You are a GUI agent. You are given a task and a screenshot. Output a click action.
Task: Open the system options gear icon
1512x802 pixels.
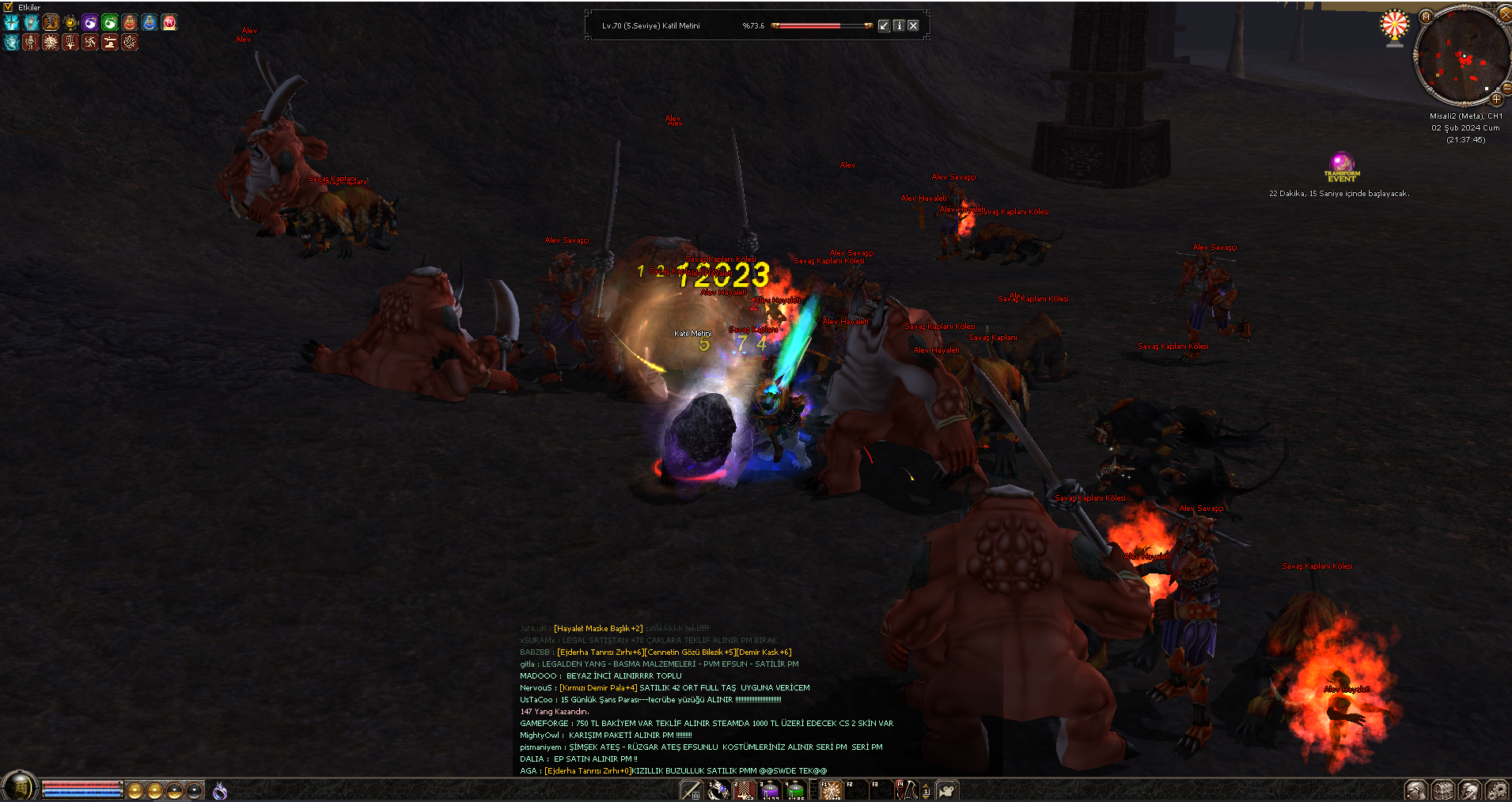1497,790
